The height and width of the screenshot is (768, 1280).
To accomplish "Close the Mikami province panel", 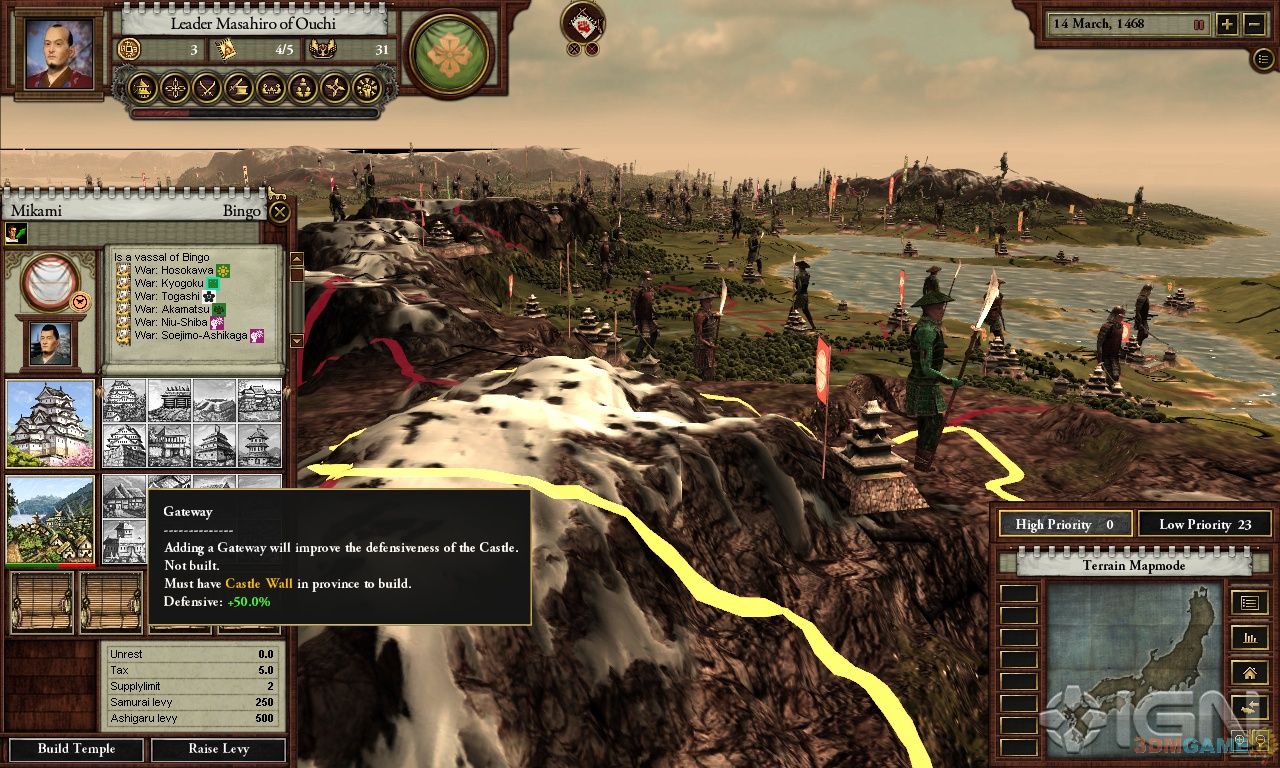I will 280,211.
